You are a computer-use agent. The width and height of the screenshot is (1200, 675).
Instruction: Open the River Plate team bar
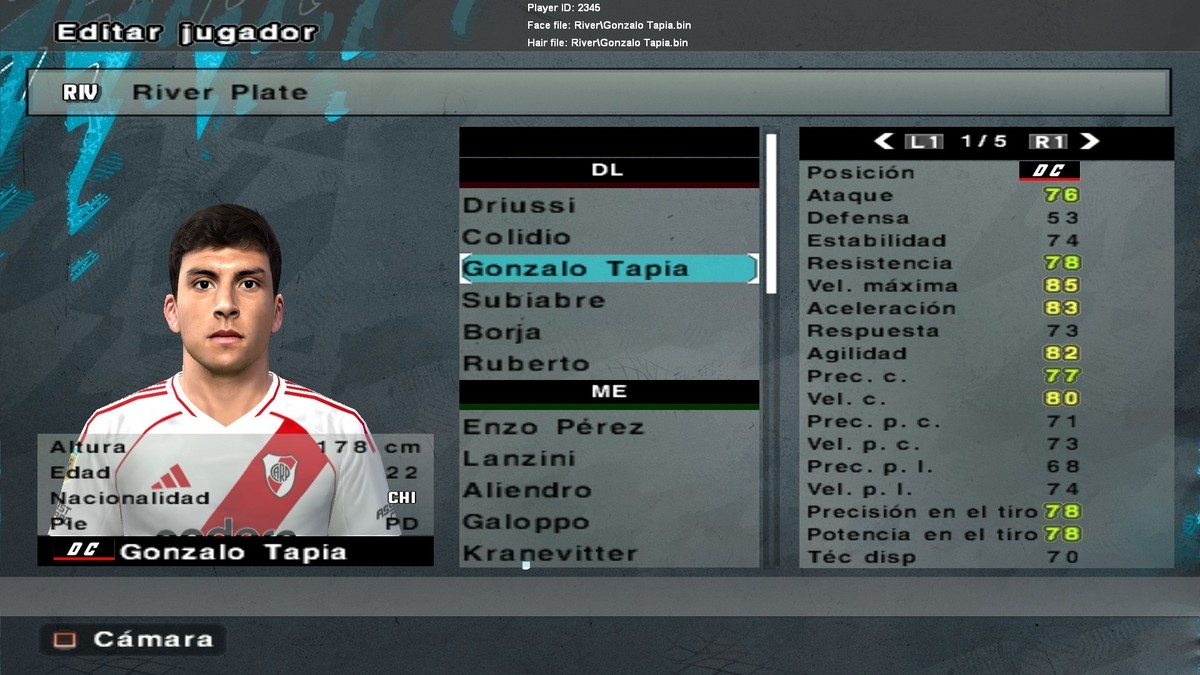[x=600, y=92]
